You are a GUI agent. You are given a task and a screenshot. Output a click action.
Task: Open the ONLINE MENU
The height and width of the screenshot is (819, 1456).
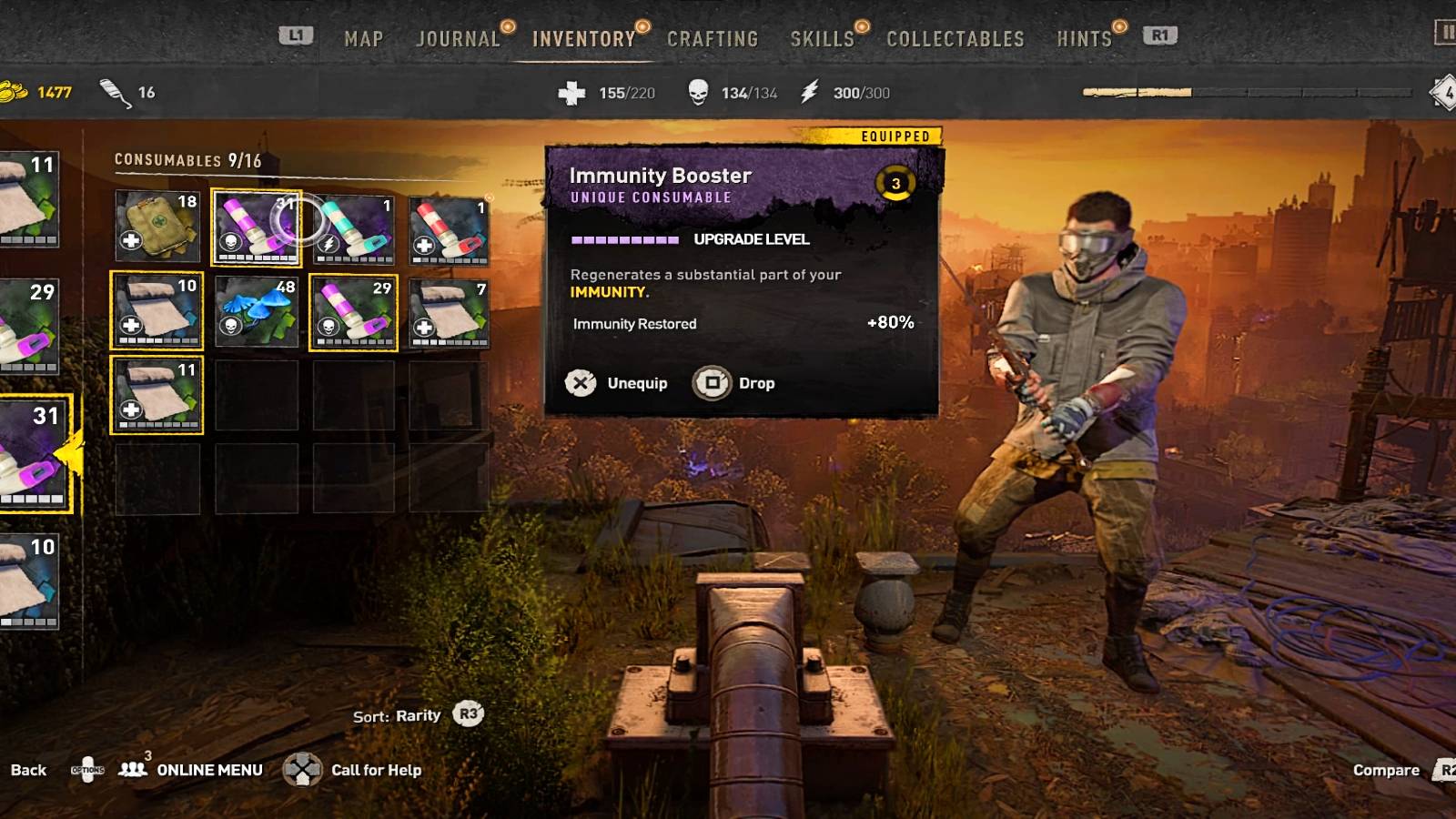coord(191,770)
